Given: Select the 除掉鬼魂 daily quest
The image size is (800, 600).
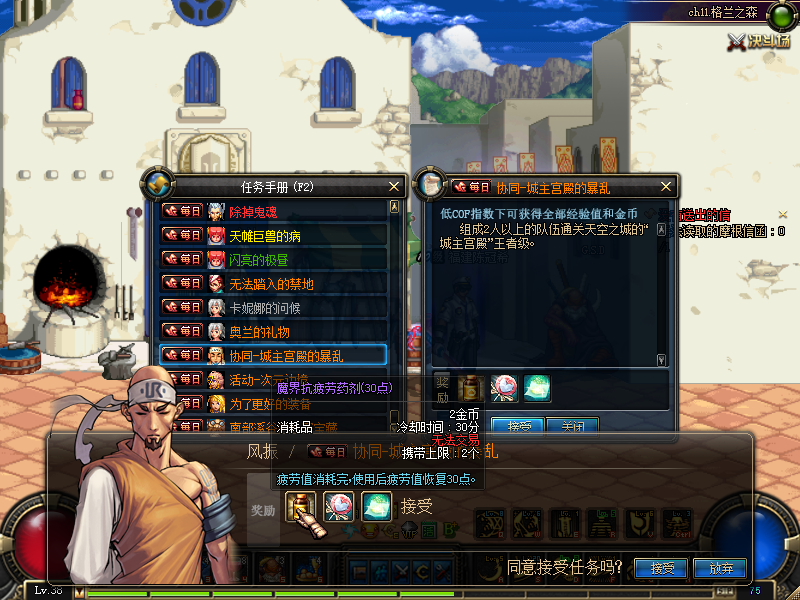Looking at the screenshot, I should coord(272,211).
